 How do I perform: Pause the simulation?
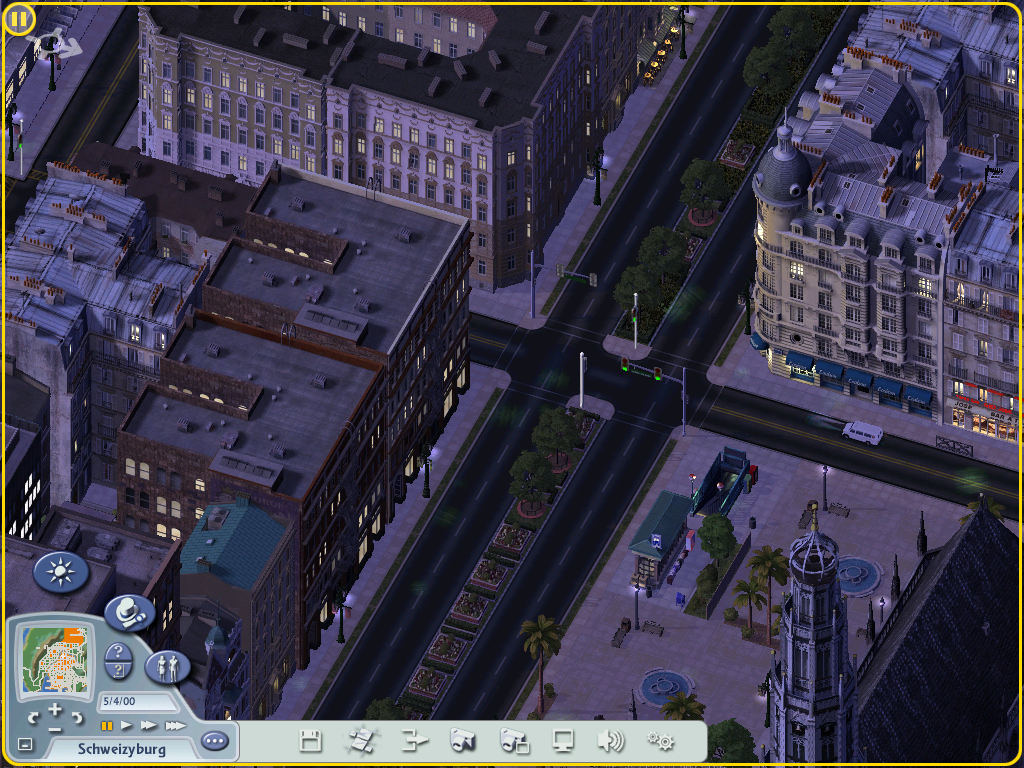[x=106, y=725]
